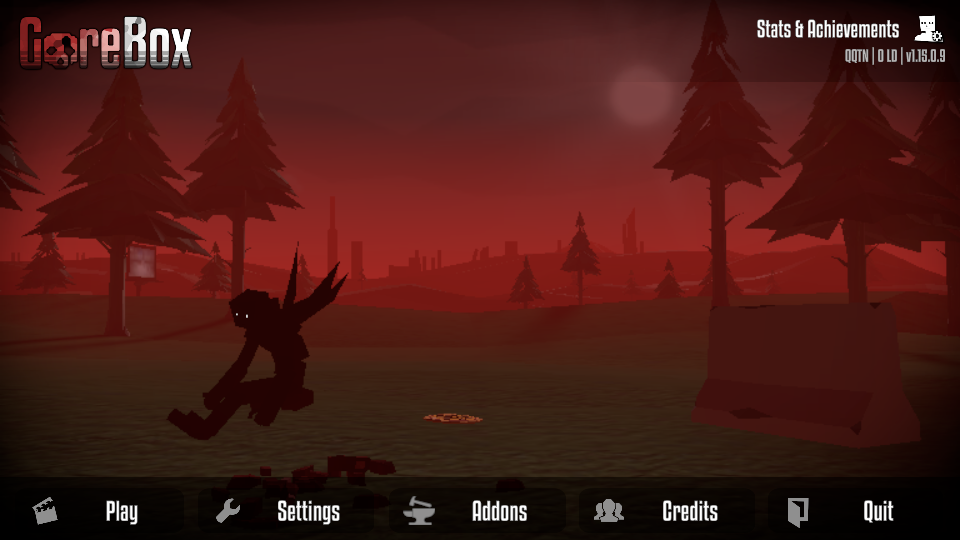Image resolution: width=960 pixels, height=540 pixels.
Task: Open the Settings menu
Action: click(308, 512)
